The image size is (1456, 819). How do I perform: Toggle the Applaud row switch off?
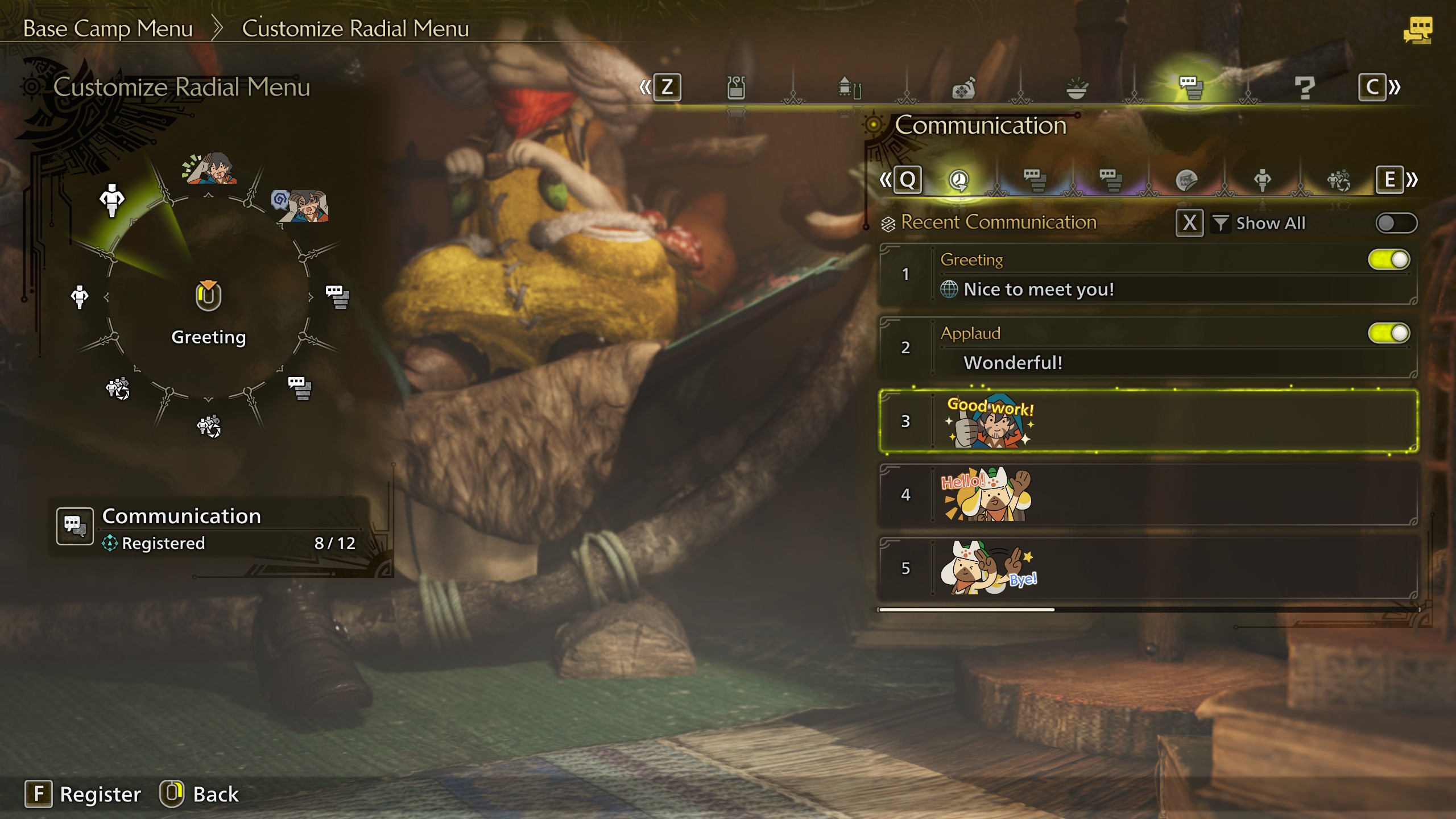[x=1388, y=333]
